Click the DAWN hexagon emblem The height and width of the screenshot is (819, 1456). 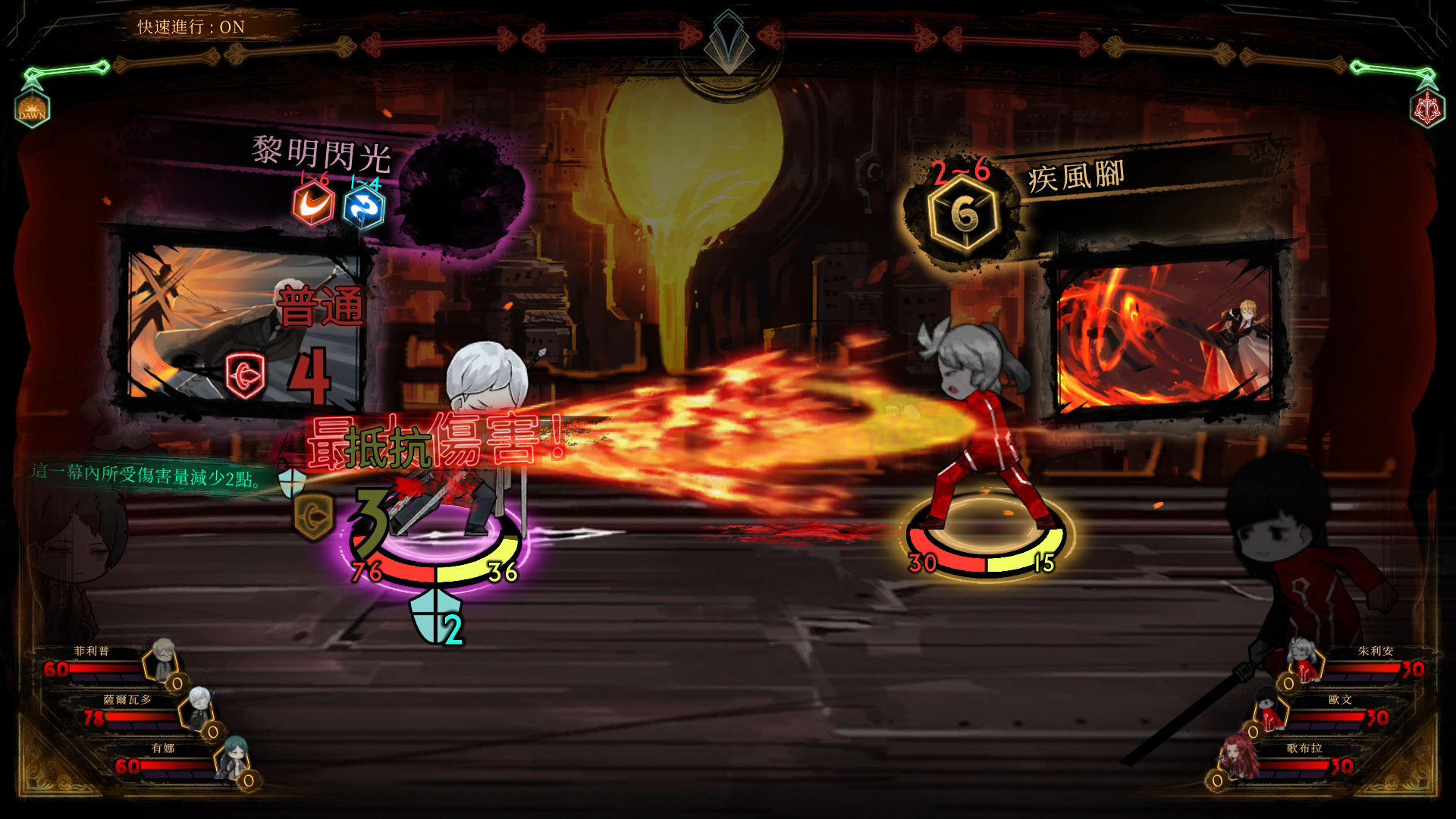point(32,110)
